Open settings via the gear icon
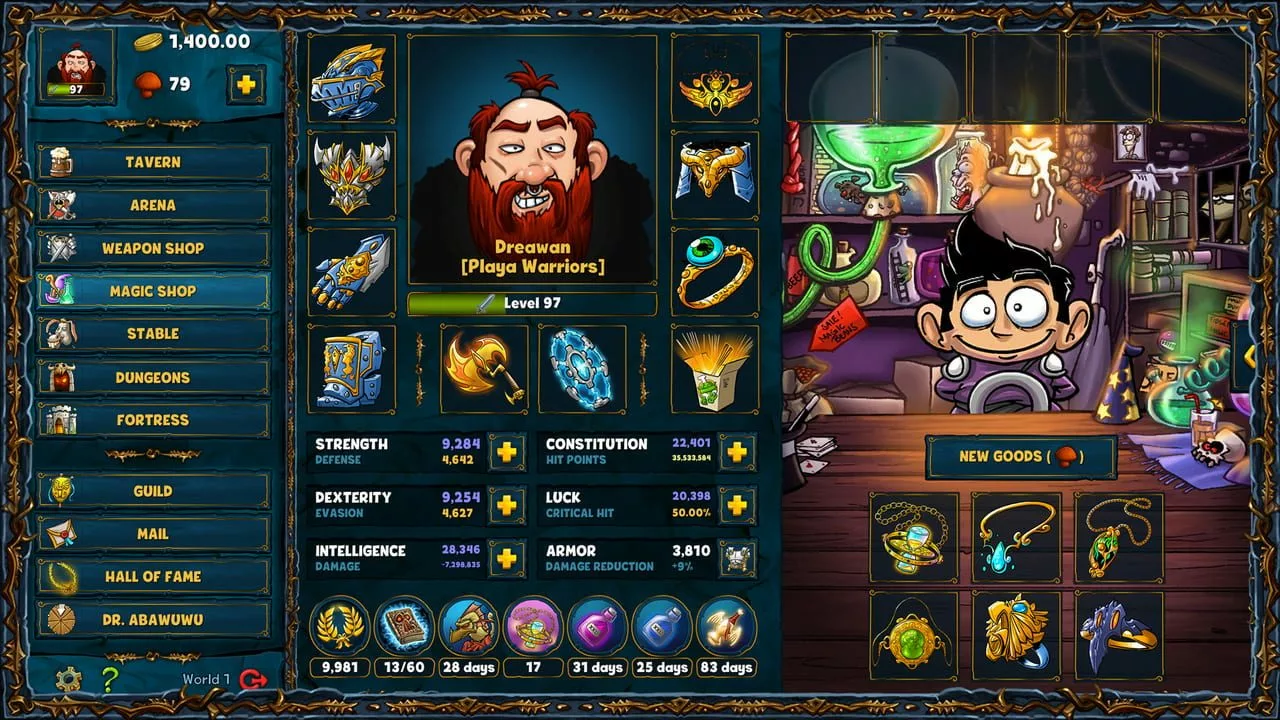The image size is (1280, 720). tap(68, 680)
